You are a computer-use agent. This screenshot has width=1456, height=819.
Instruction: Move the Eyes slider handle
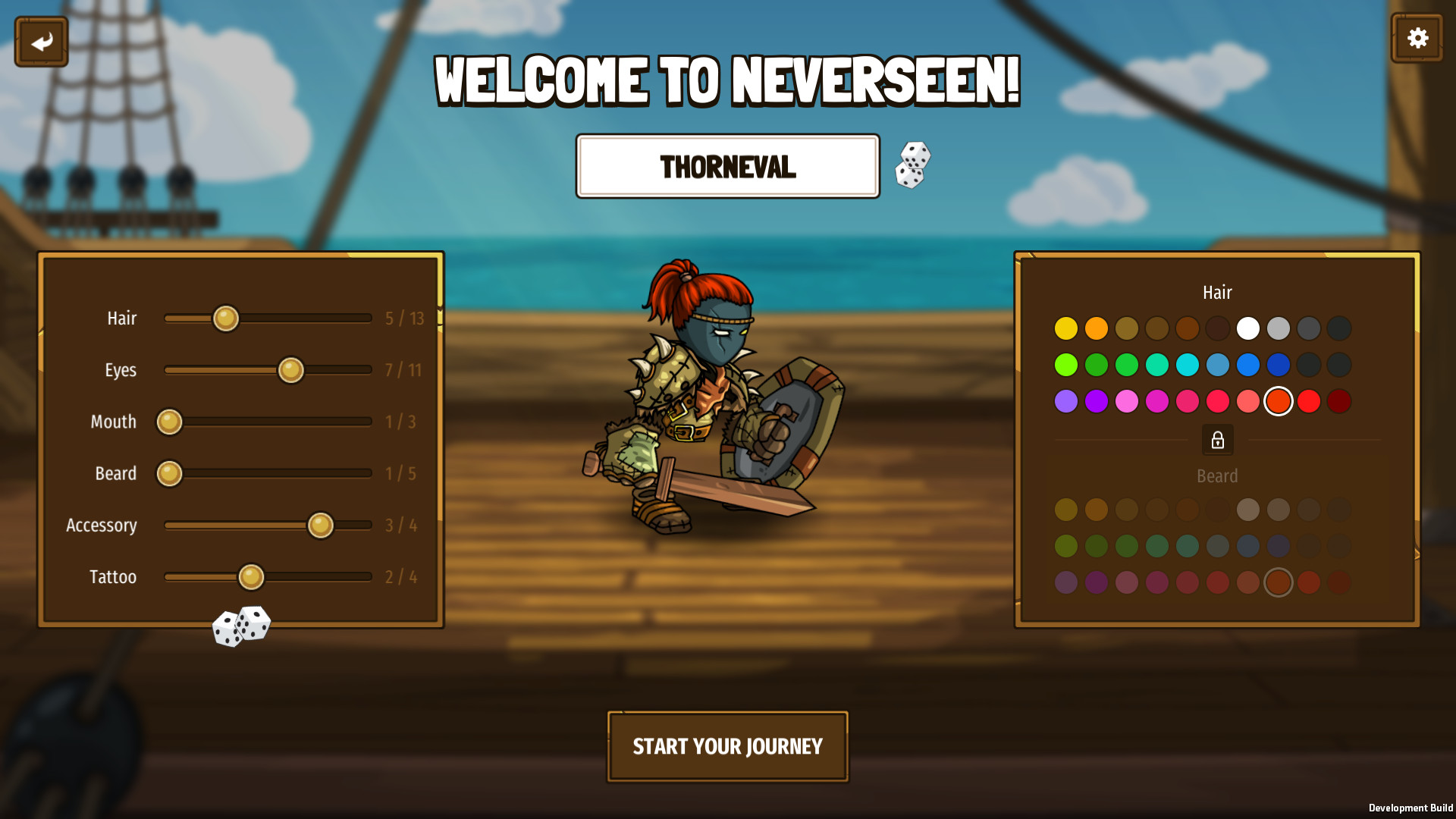pyautogui.click(x=291, y=371)
